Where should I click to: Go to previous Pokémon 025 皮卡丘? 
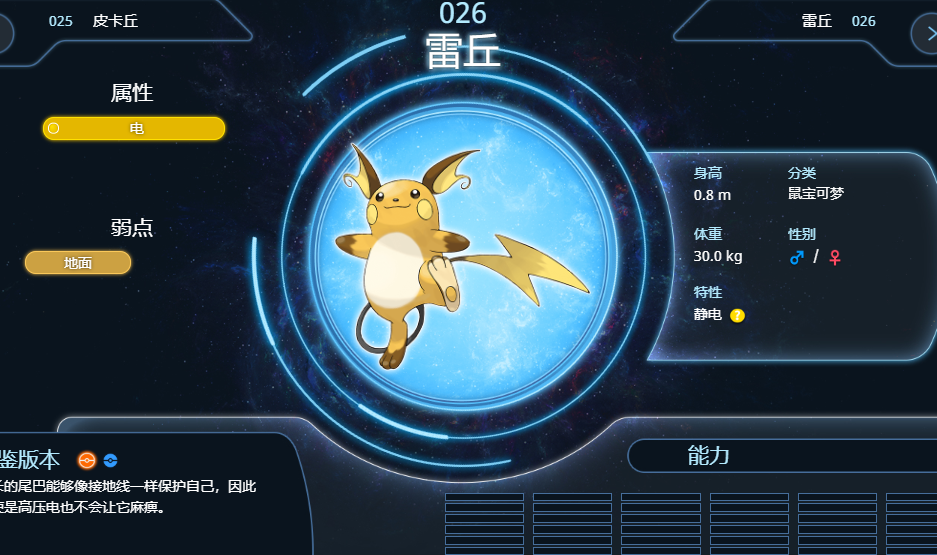pos(100,21)
